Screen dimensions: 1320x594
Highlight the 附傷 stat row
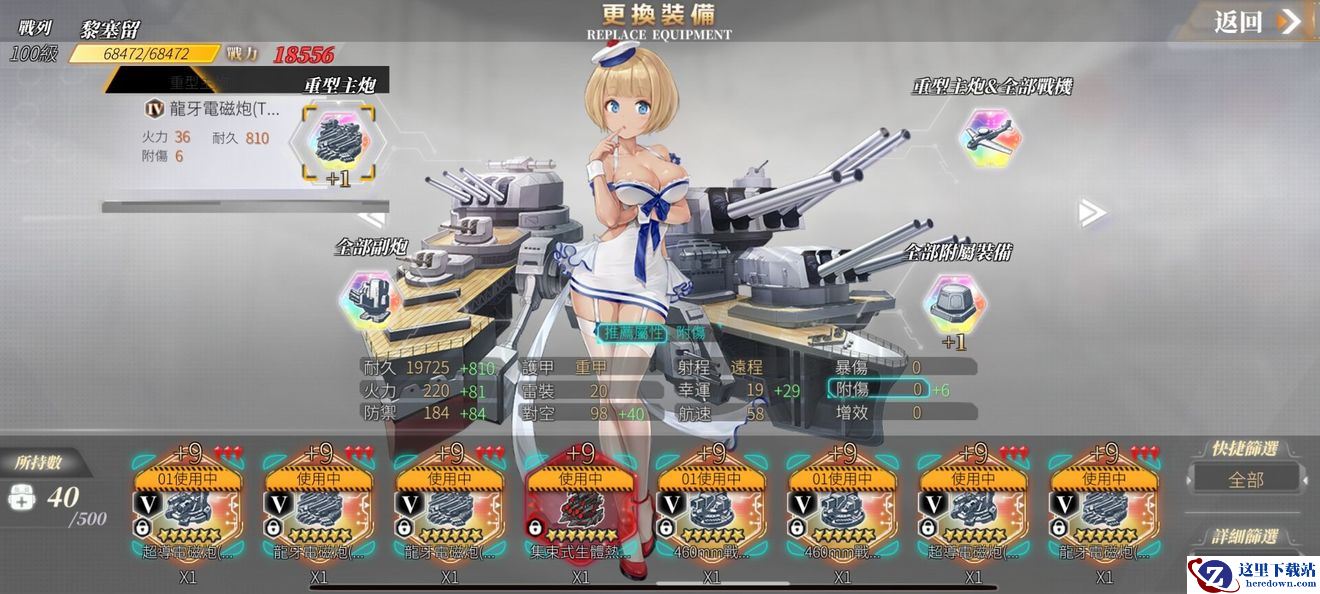[878, 389]
